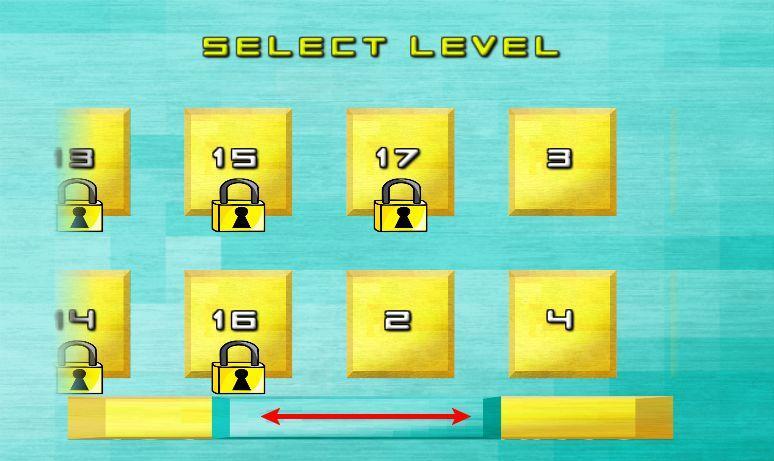The image size is (774, 461).
Task: Click the locked level 15 tile
Action: 237,162
